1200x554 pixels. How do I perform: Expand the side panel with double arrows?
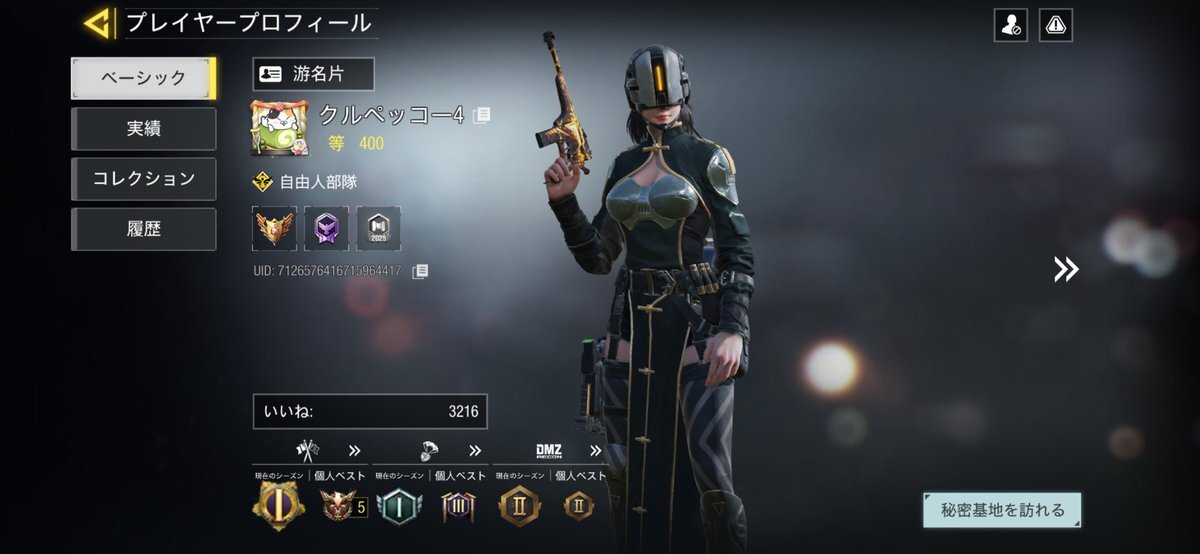(1066, 268)
